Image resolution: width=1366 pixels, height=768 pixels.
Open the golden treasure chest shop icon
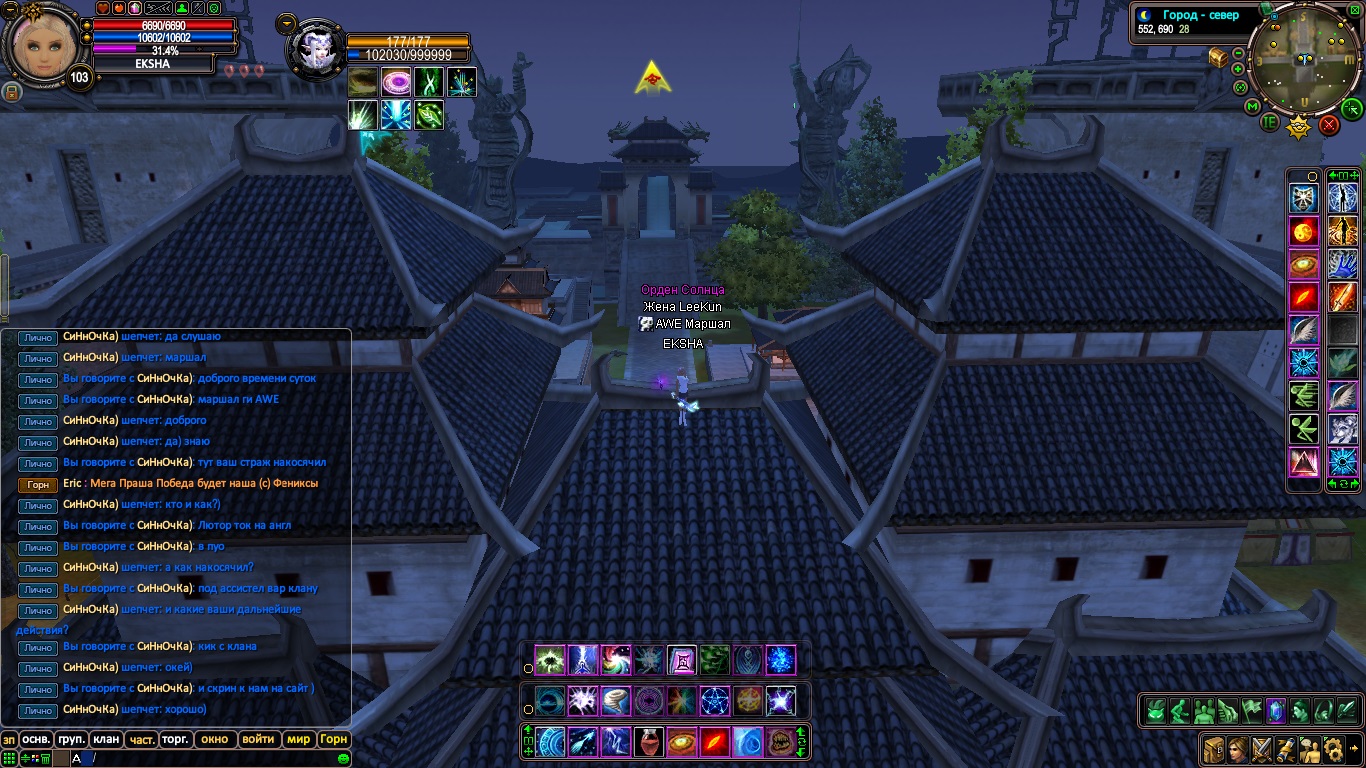[1218, 57]
